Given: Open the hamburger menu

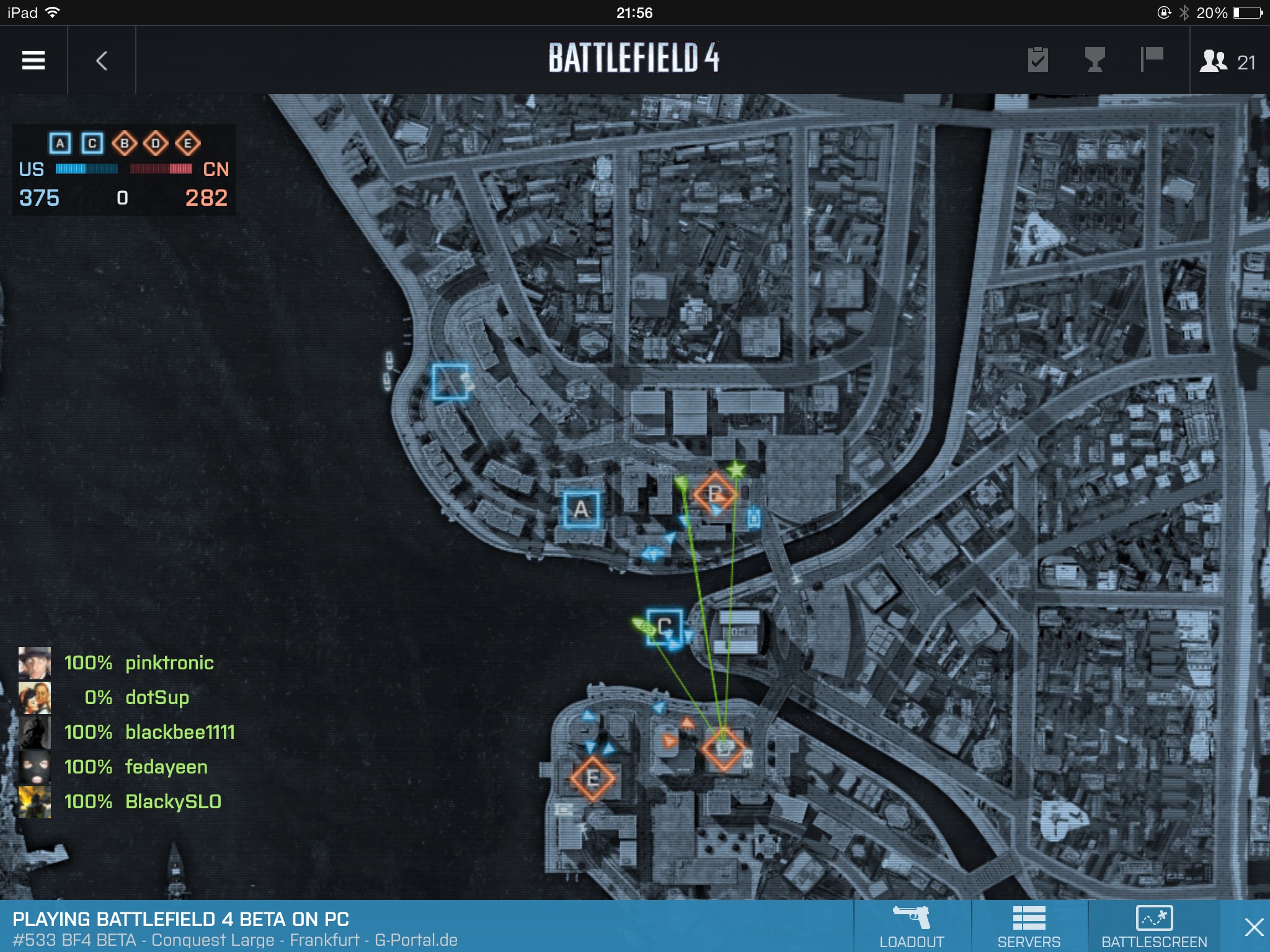Looking at the screenshot, I should pyautogui.click(x=33, y=60).
